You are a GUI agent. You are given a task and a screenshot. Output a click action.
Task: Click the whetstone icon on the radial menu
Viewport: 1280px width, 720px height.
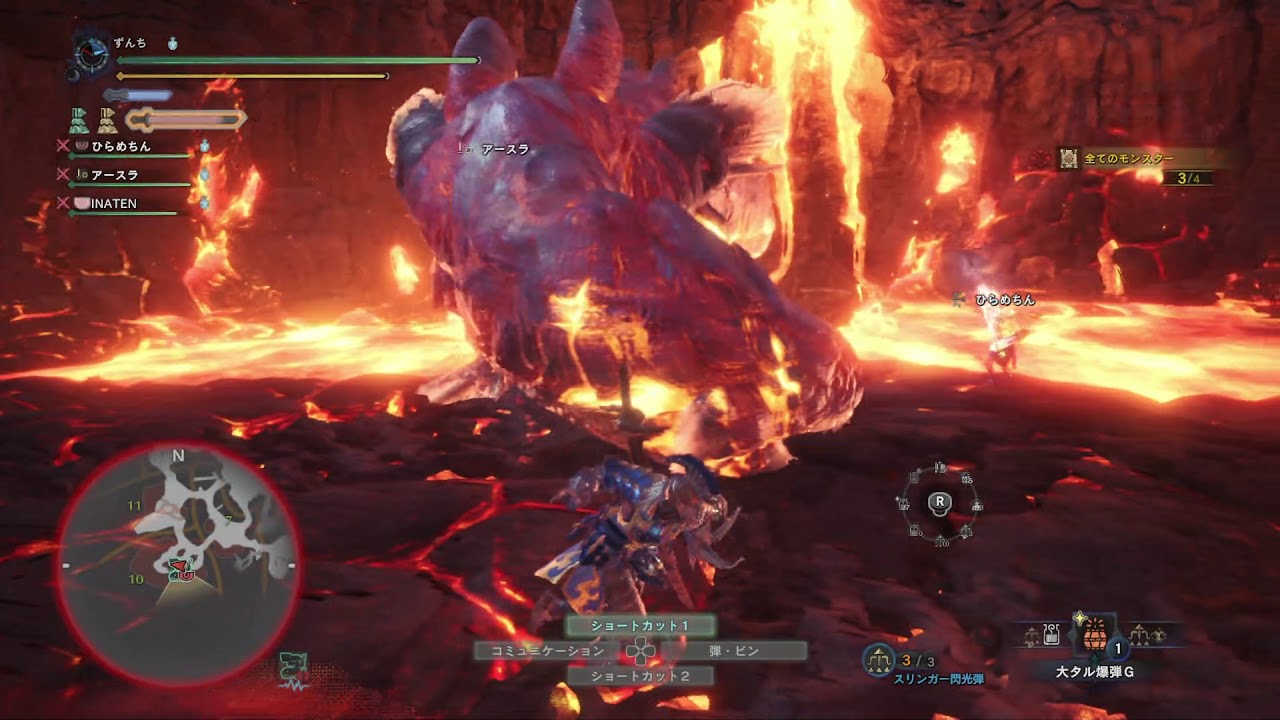(914, 477)
